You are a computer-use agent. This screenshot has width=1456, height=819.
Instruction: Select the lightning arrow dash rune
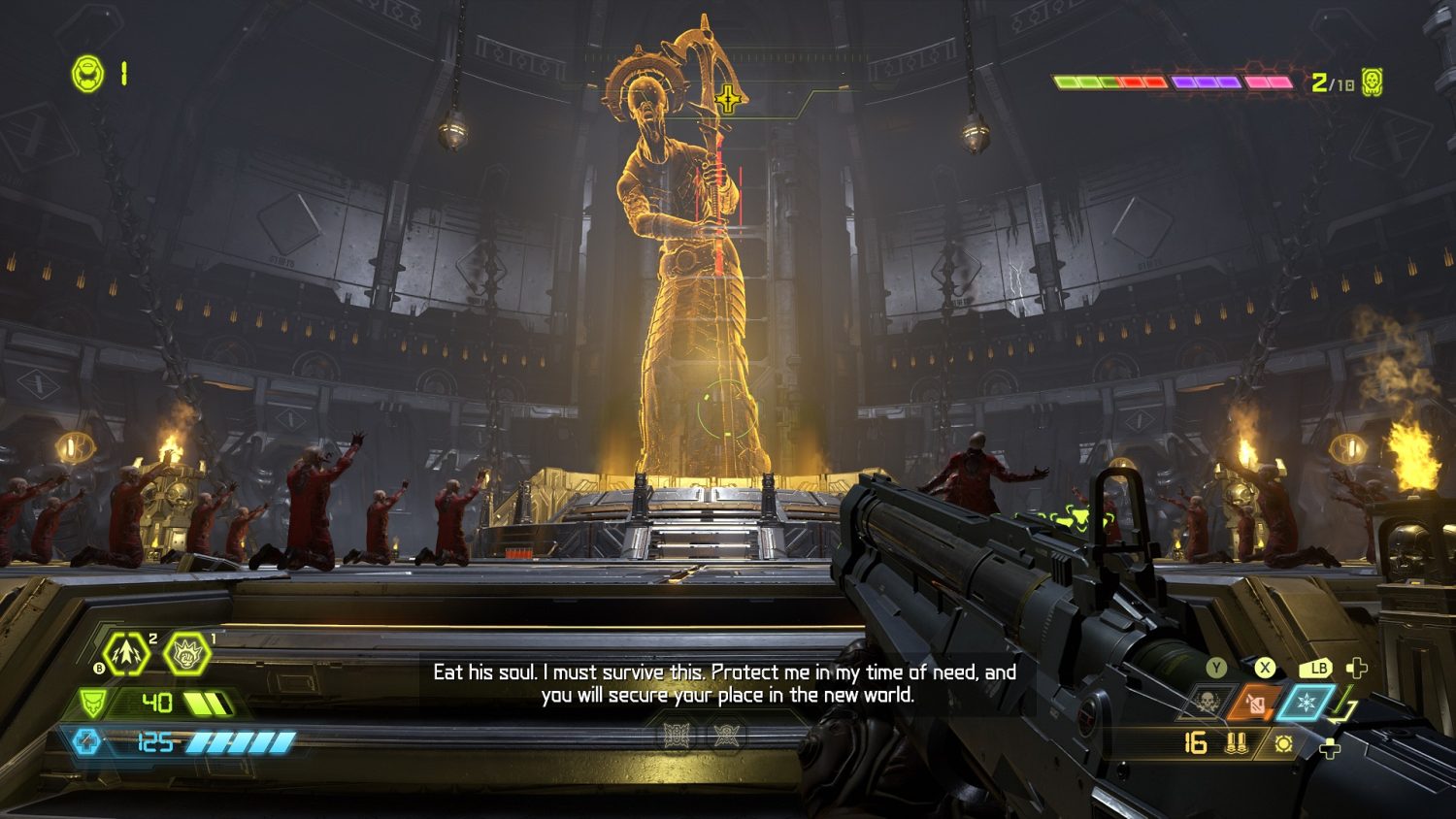pyautogui.click(x=126, y=654)
